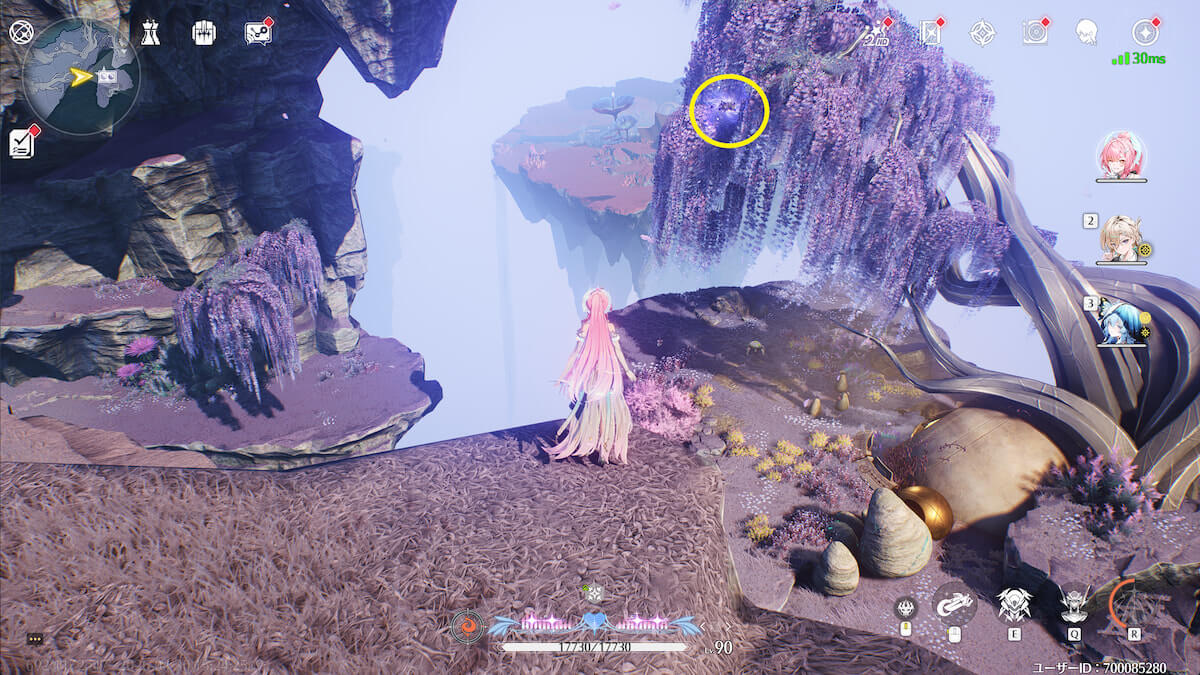The width and height of the screenshot is (1200, 675).
Task: Open the chat bubble icon with red notification
Action: point(258,33)
